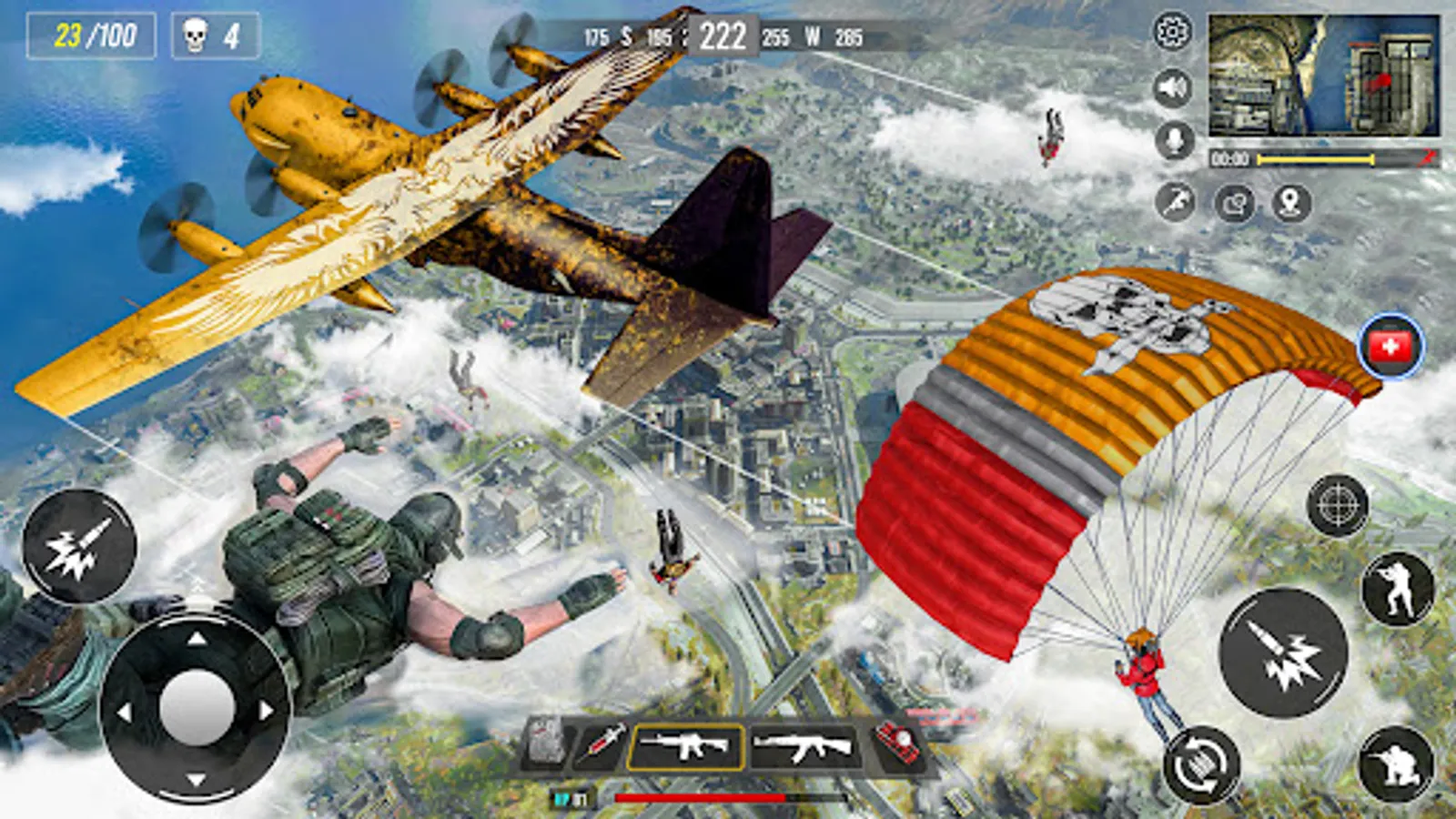Screen dimensions: 1456x819
Task: Toggle the microphone voice chat button
Action: click(x=1174, y=141)
